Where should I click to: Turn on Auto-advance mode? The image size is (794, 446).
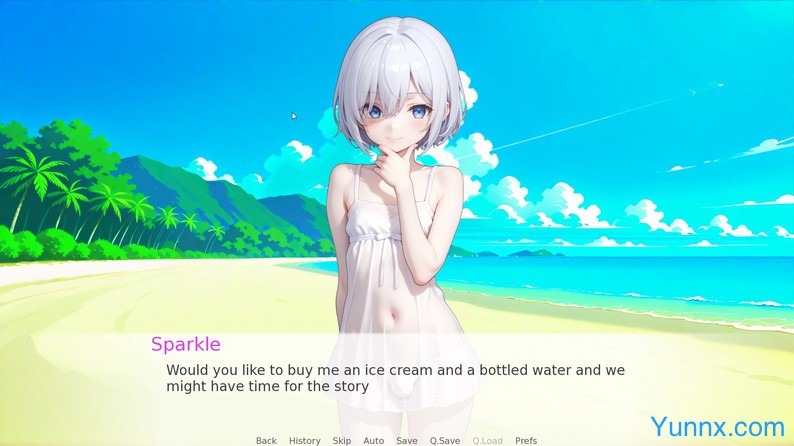pyautogui.click(x=373, y=440)
